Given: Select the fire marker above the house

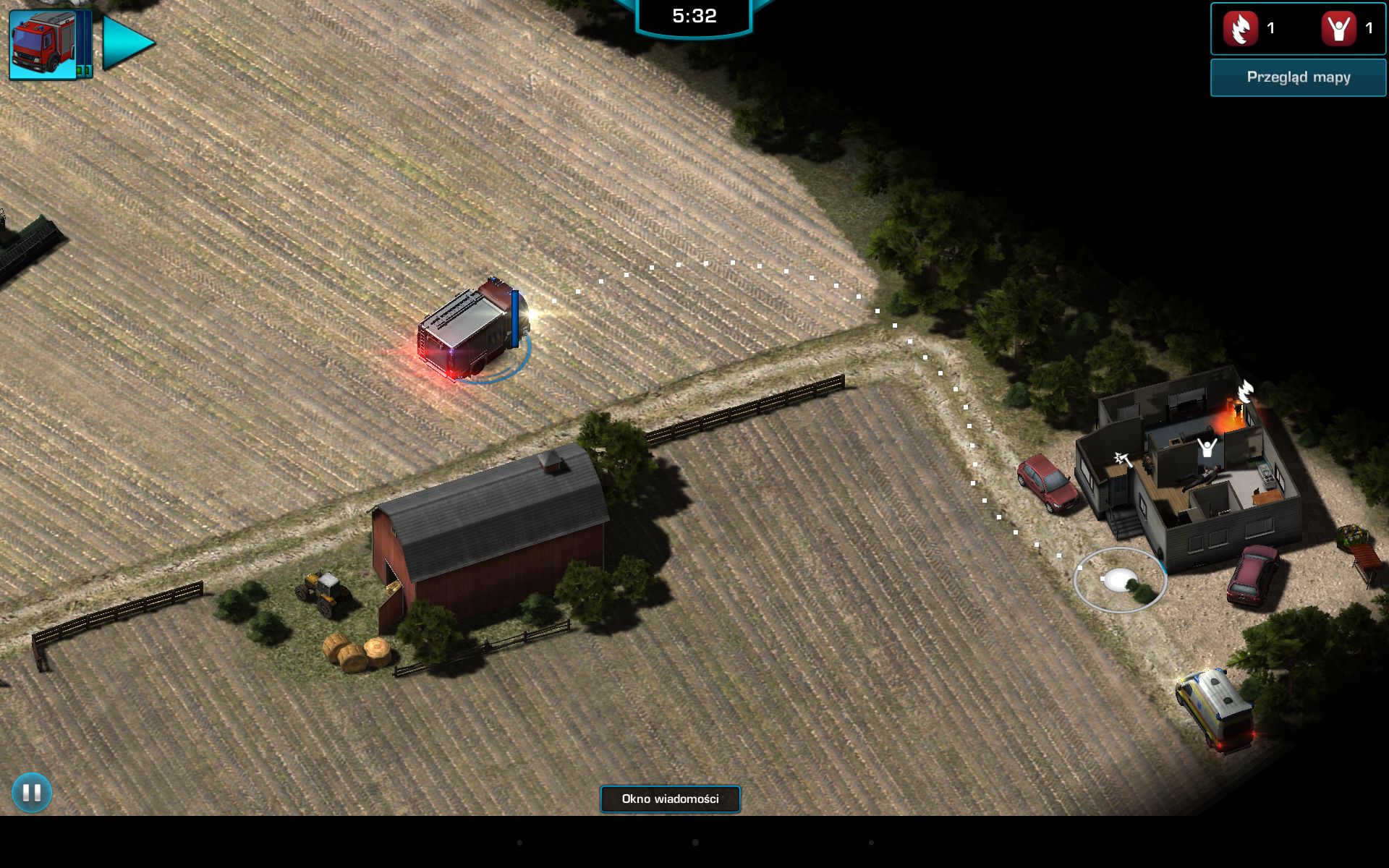Looking at the screenshot, I should (1245, 391).
